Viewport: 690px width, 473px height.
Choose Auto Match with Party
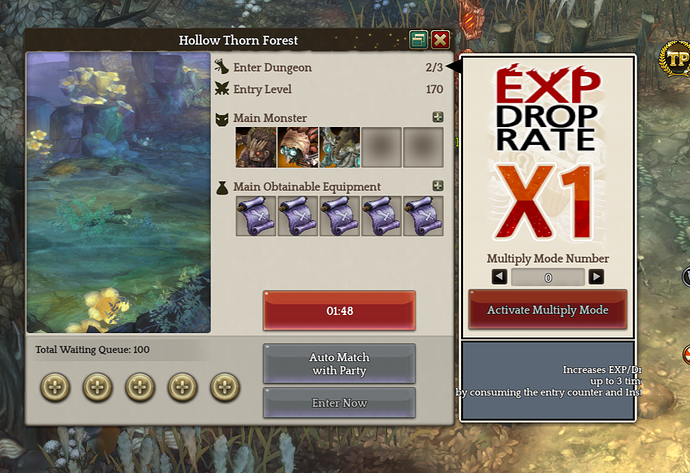339,363
